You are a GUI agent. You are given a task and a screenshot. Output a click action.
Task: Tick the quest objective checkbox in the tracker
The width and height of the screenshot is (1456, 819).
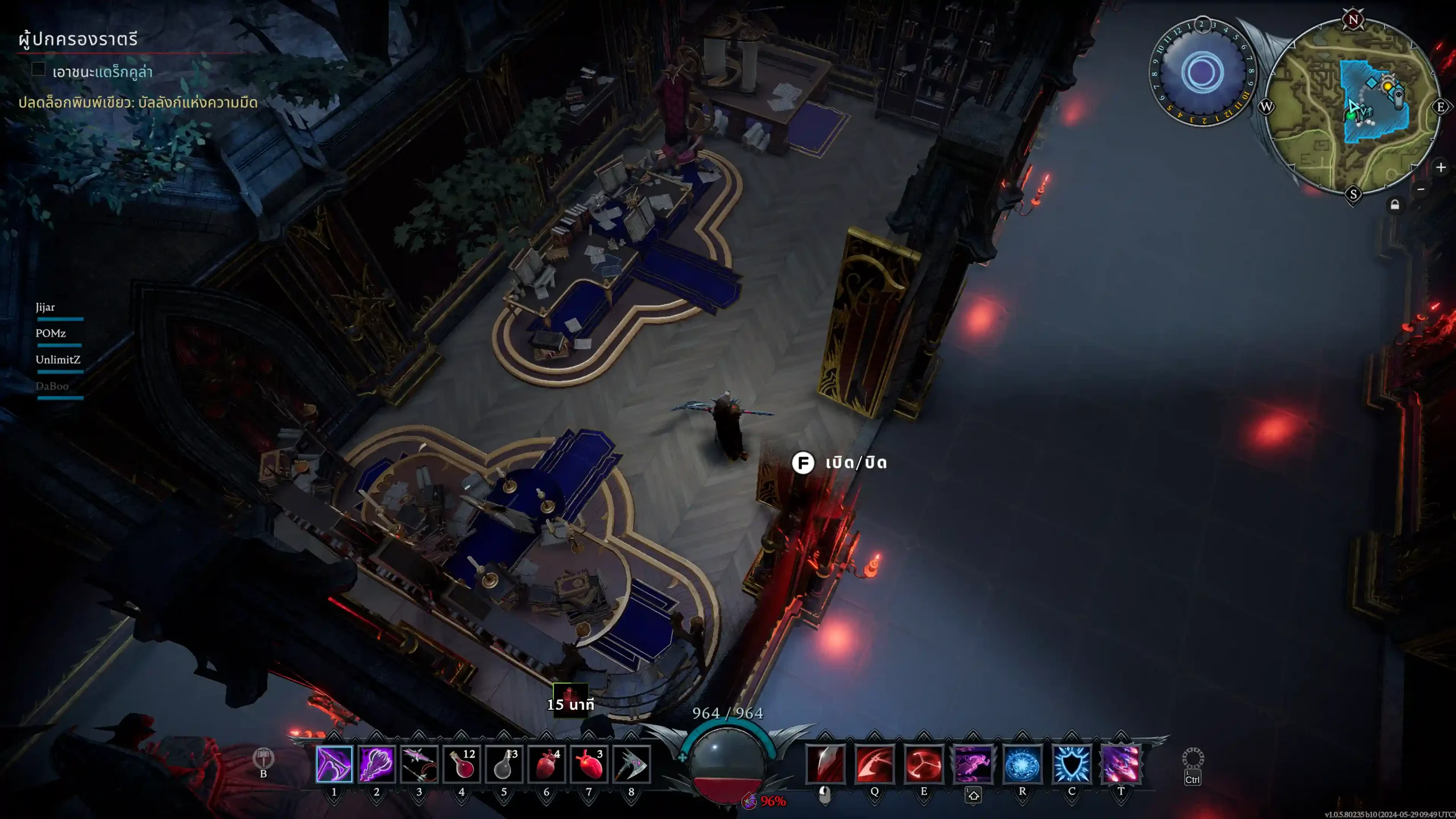[x=39, y=69]
